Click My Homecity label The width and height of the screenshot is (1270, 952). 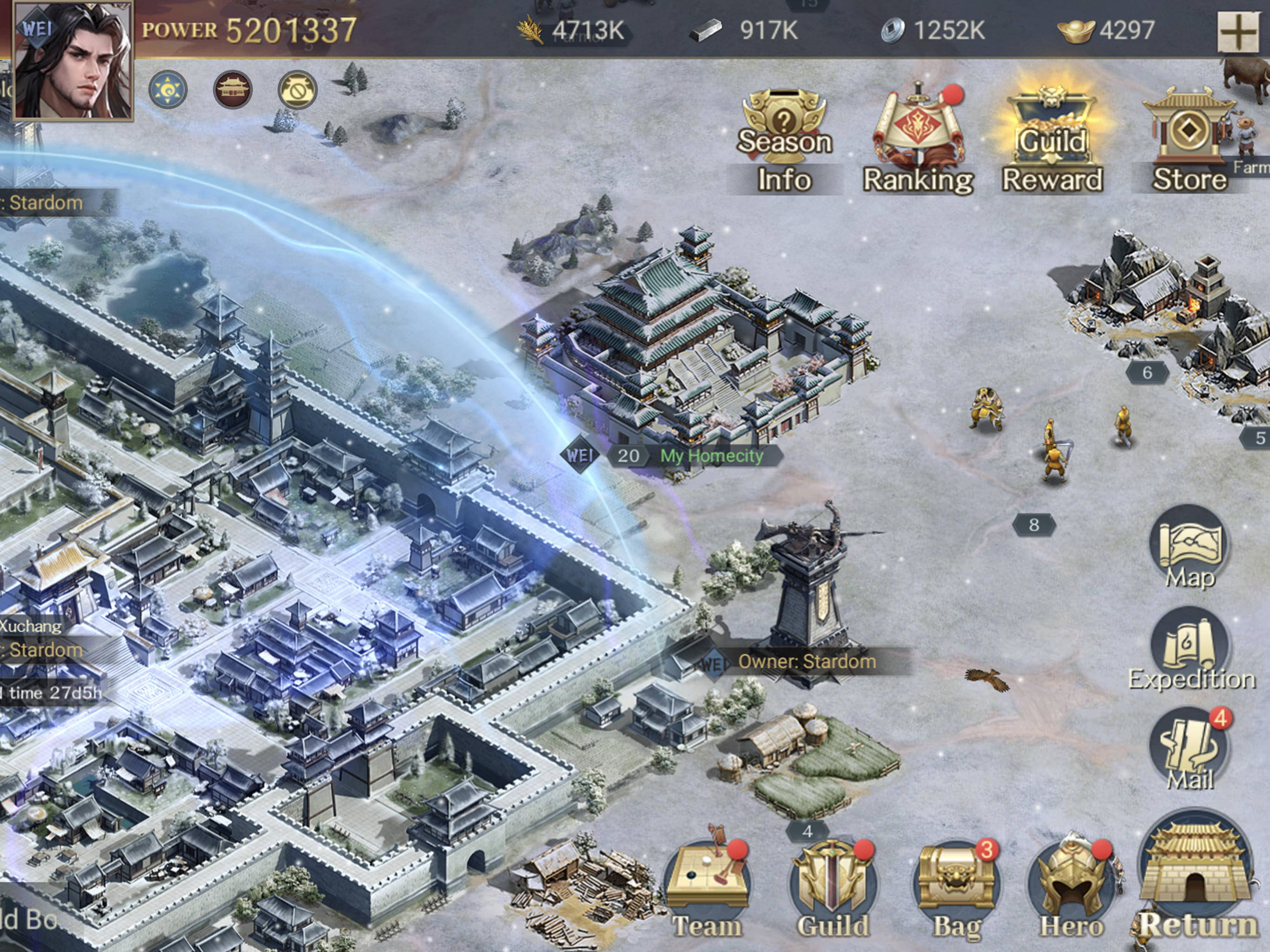712,456
